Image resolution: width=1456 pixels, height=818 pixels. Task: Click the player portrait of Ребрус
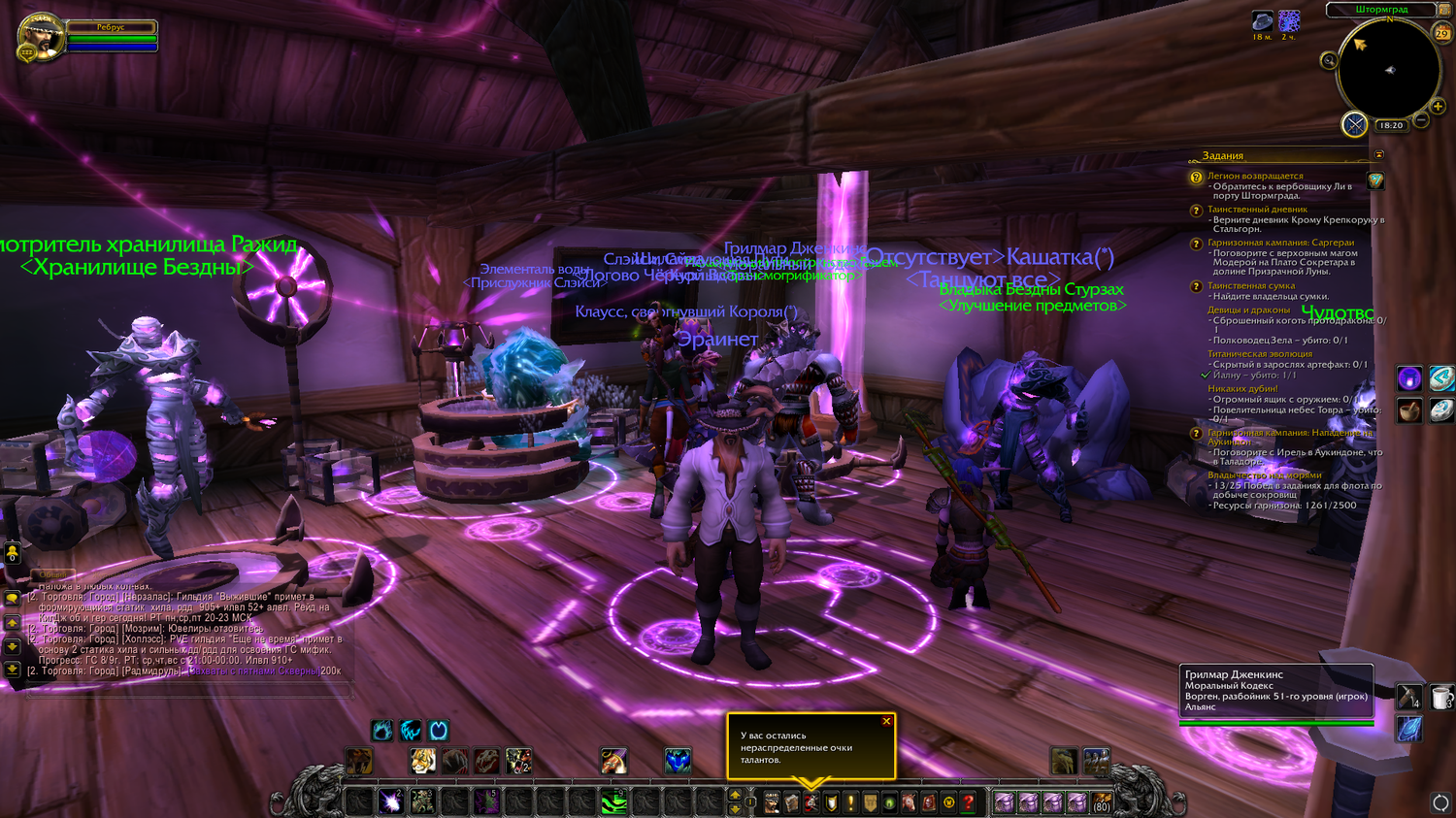click(42, 36)
